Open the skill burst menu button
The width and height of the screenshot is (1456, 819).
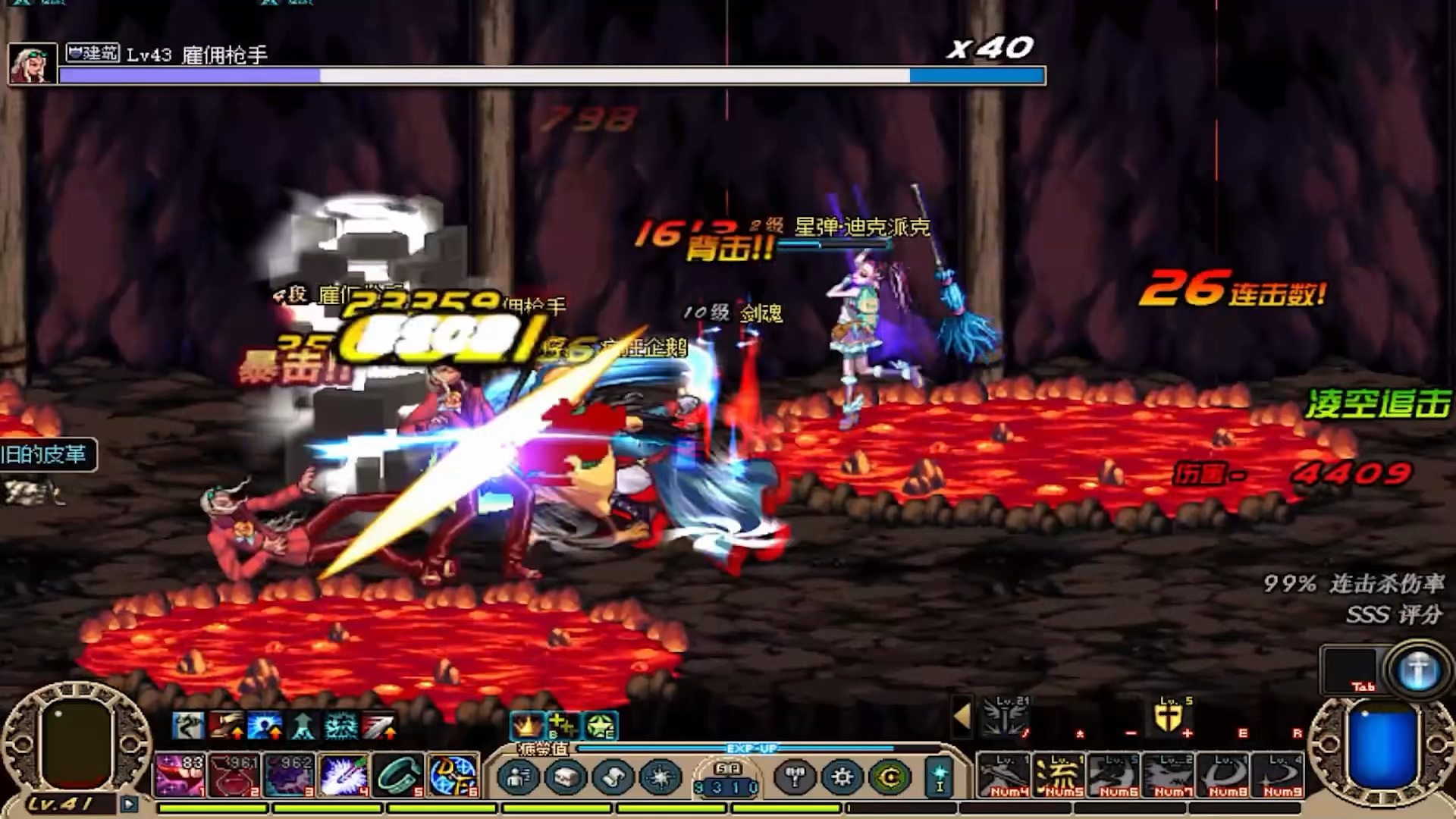661,778
